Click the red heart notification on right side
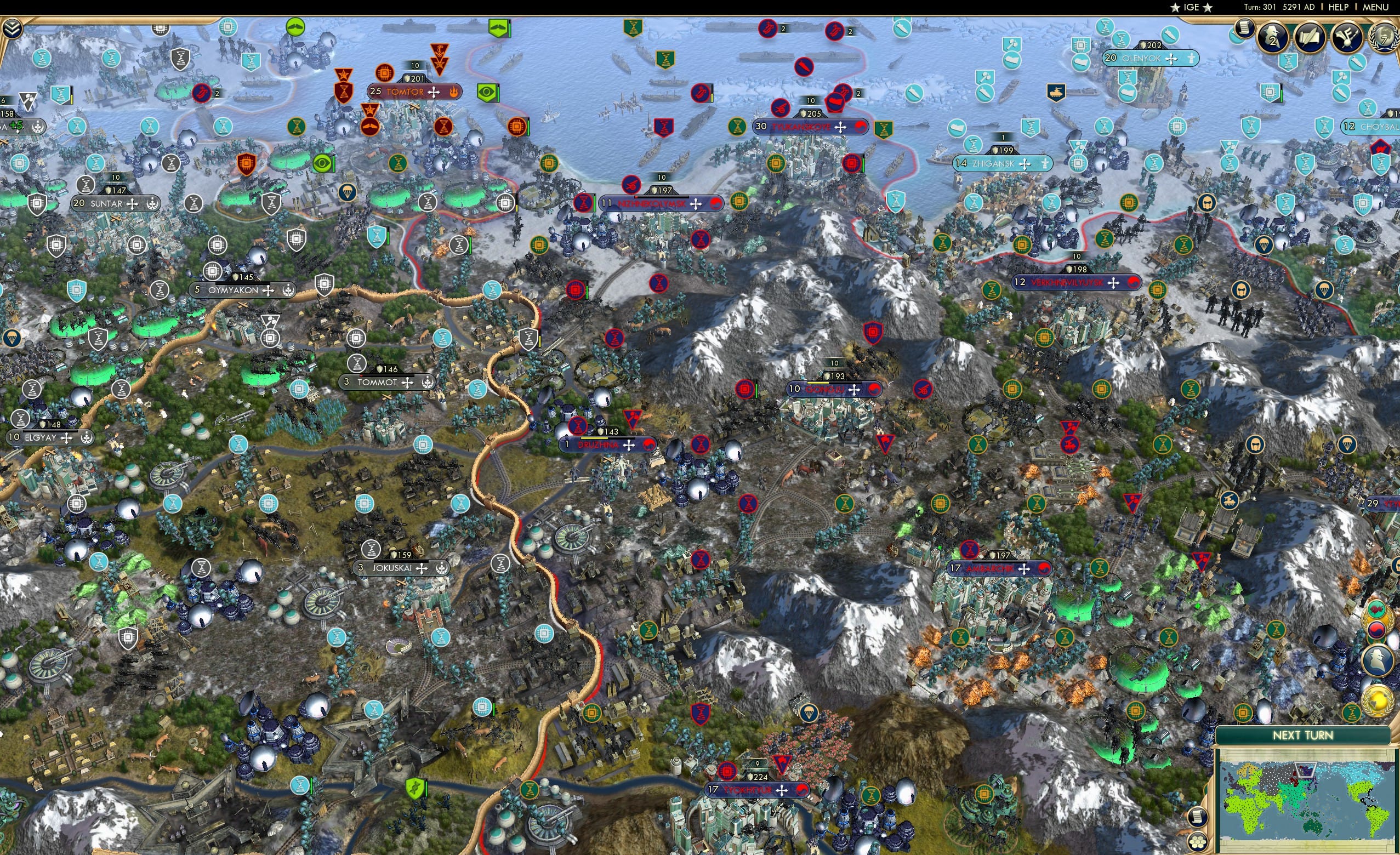This screenshot has width=1400, height=855. [x=1377, y=609]
